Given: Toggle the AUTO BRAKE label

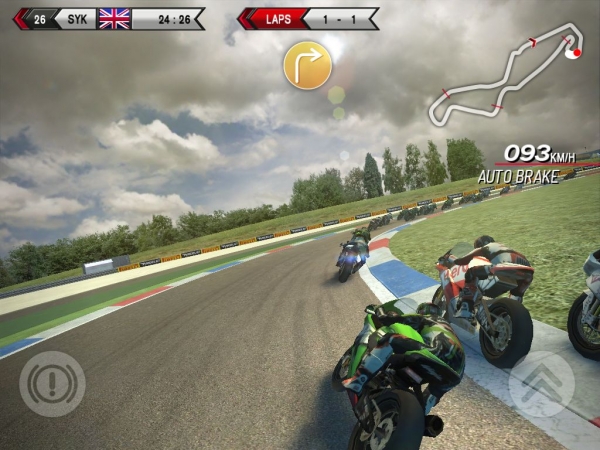Looking at the screenshot, I should [x=516, y=177].
